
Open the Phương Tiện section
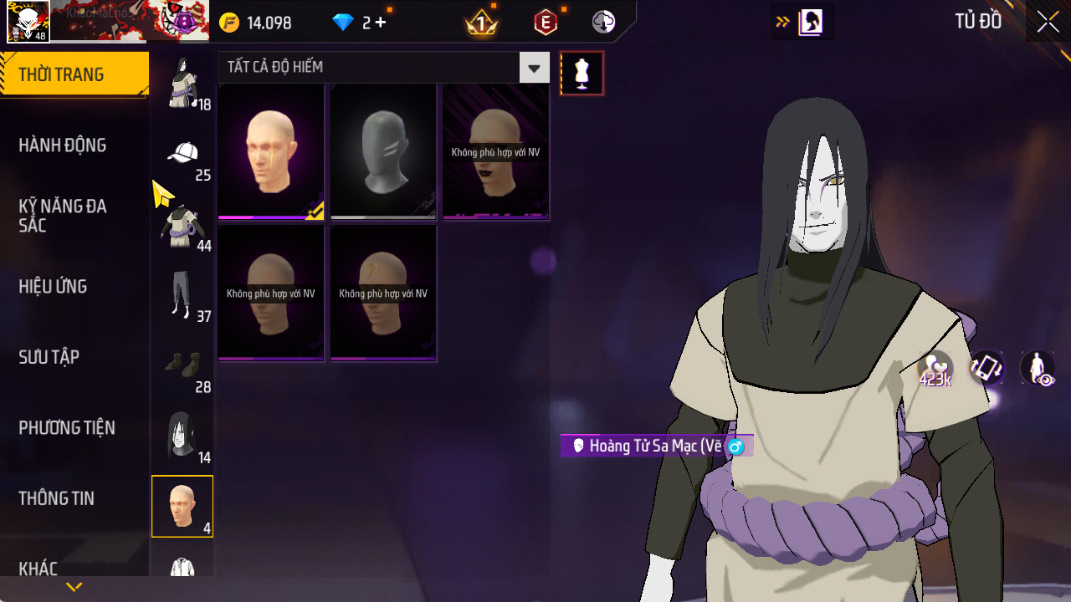pyautogui.click(x=66, y=428)
